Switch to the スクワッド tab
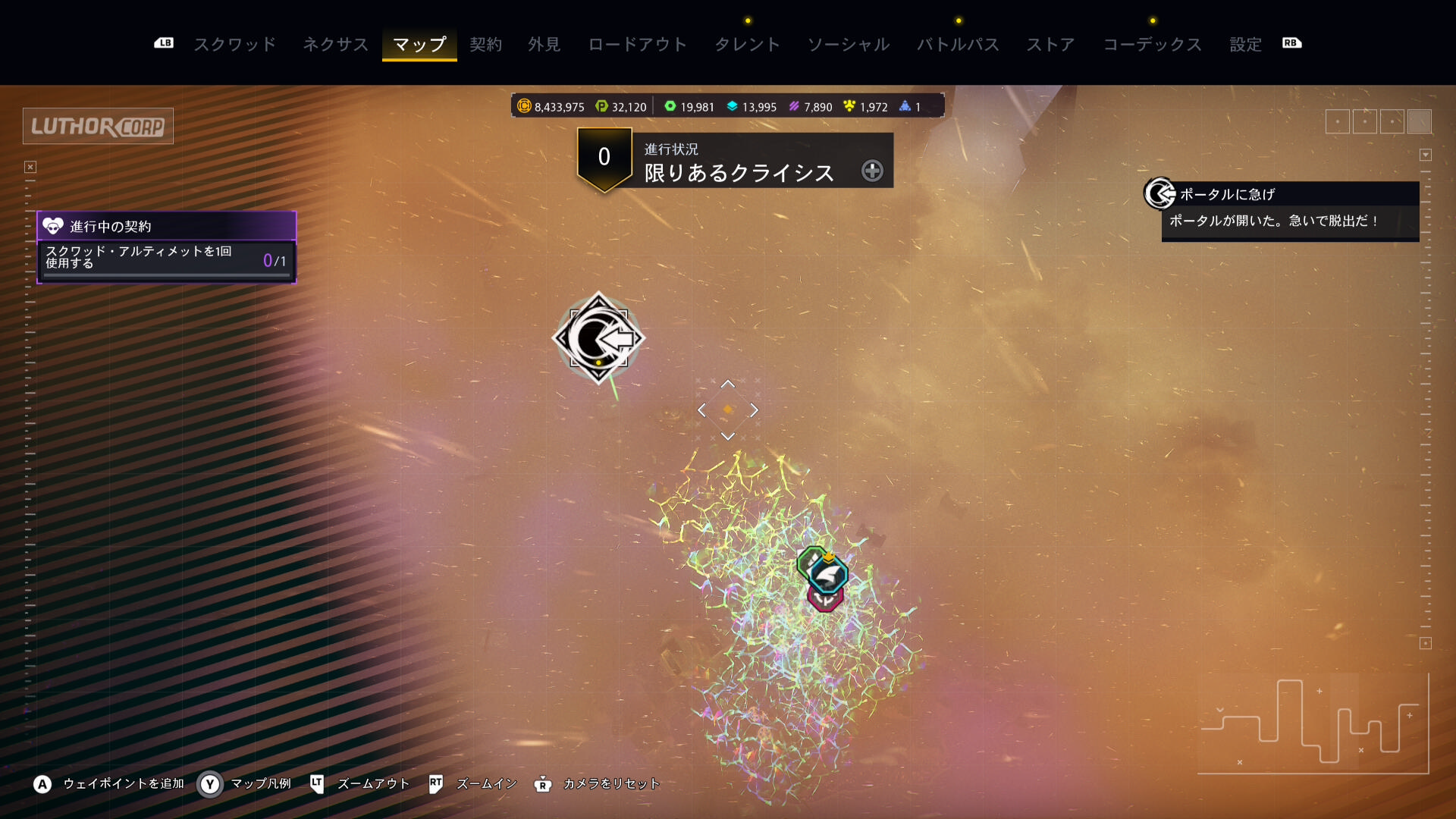 (x=235, y=44)
